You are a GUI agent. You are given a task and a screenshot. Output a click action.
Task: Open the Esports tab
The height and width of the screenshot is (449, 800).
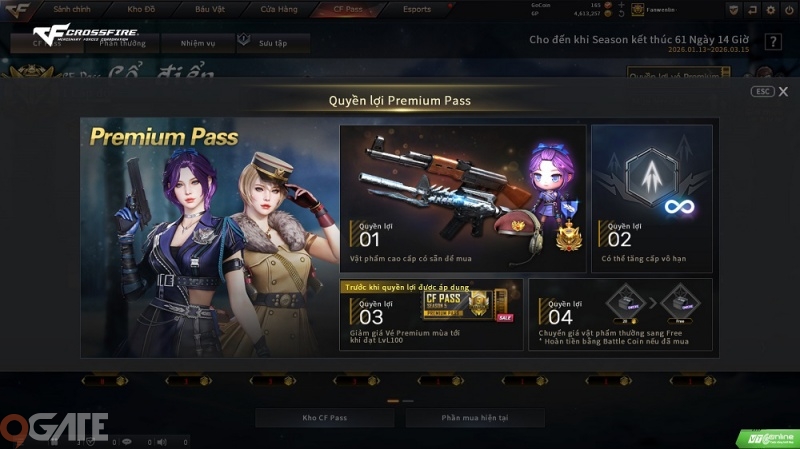click(416, 10)
